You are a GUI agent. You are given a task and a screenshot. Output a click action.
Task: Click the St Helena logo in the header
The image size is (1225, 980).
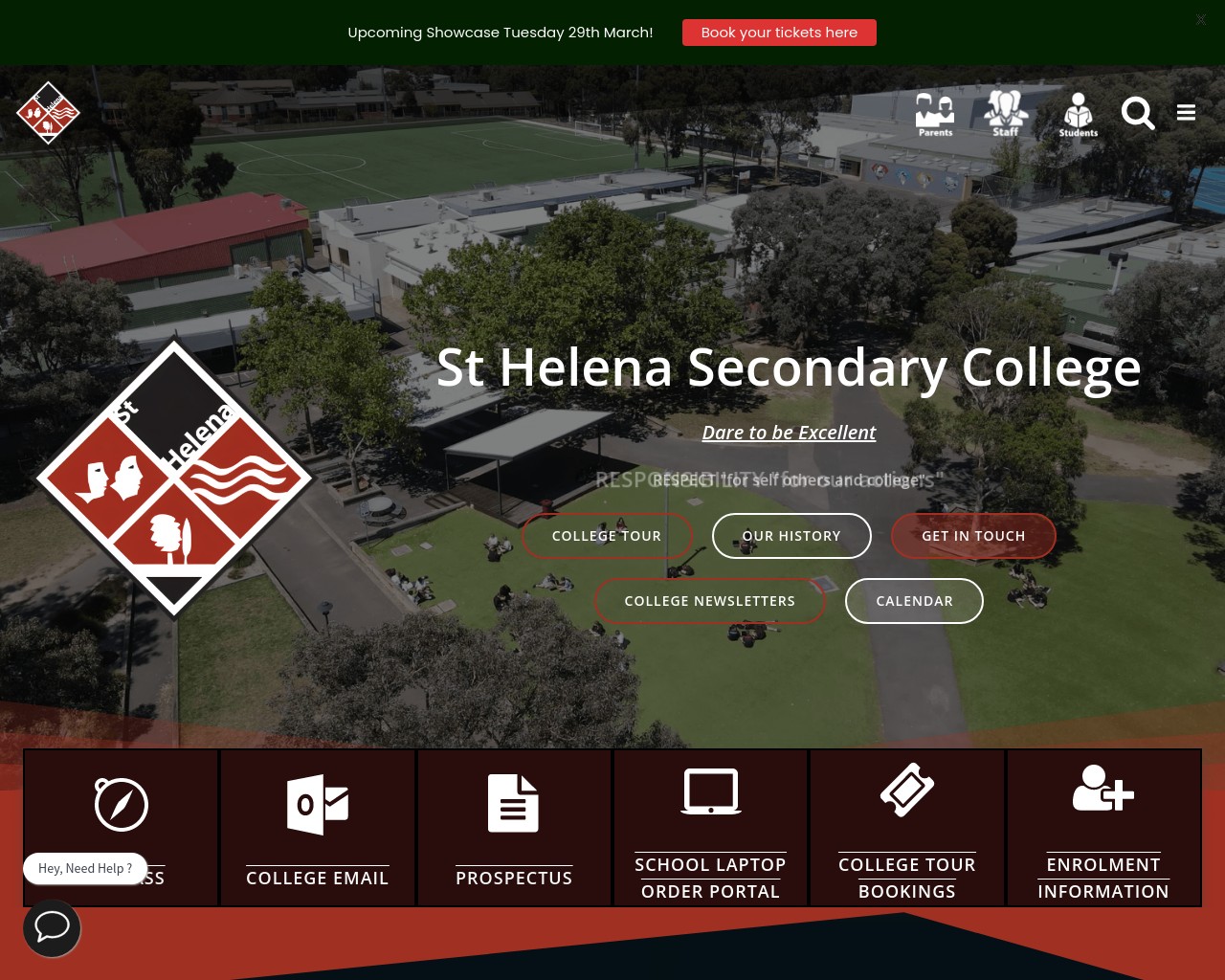click(48, 112)
